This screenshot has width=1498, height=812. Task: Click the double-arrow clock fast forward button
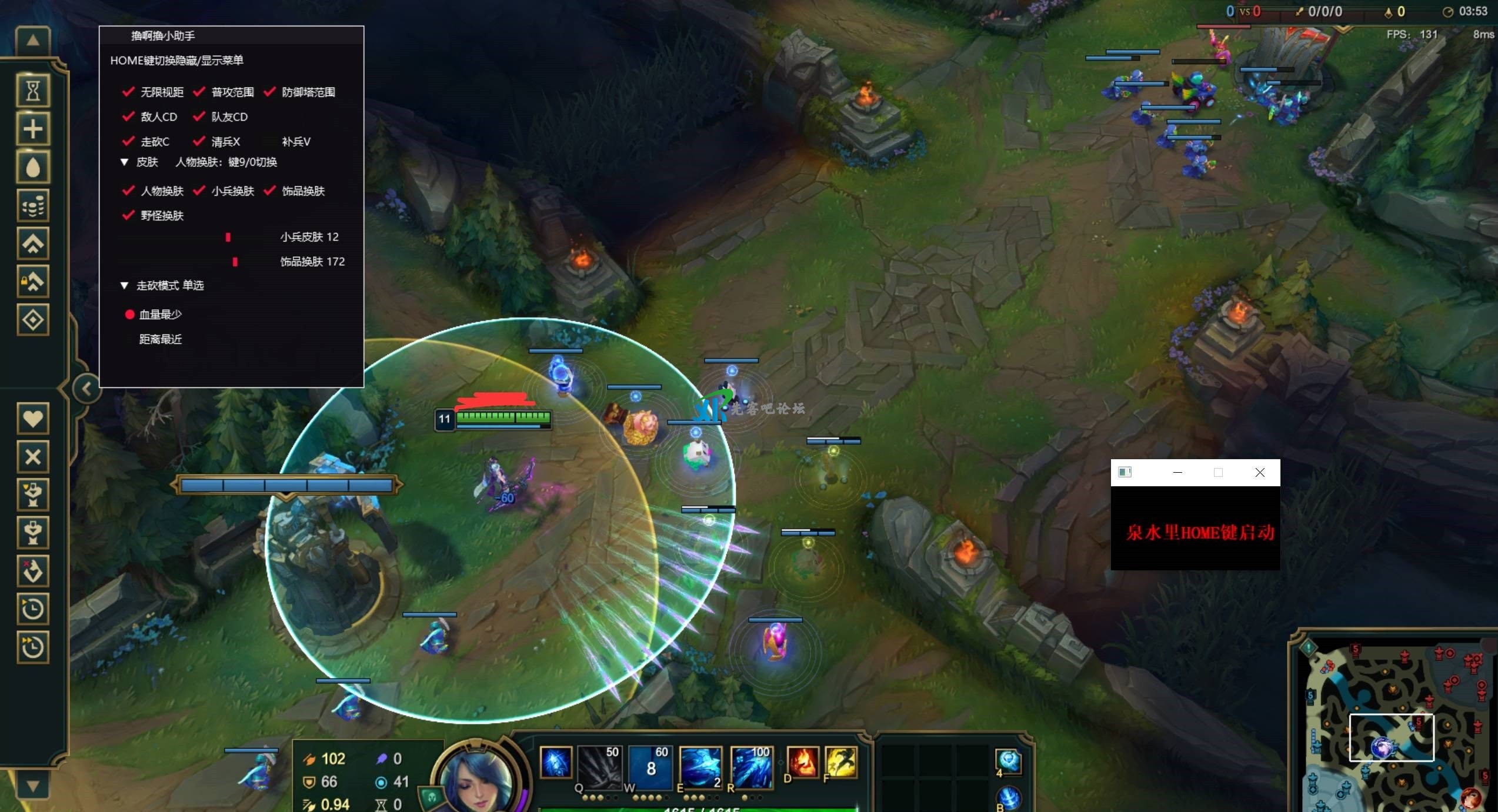33,647
